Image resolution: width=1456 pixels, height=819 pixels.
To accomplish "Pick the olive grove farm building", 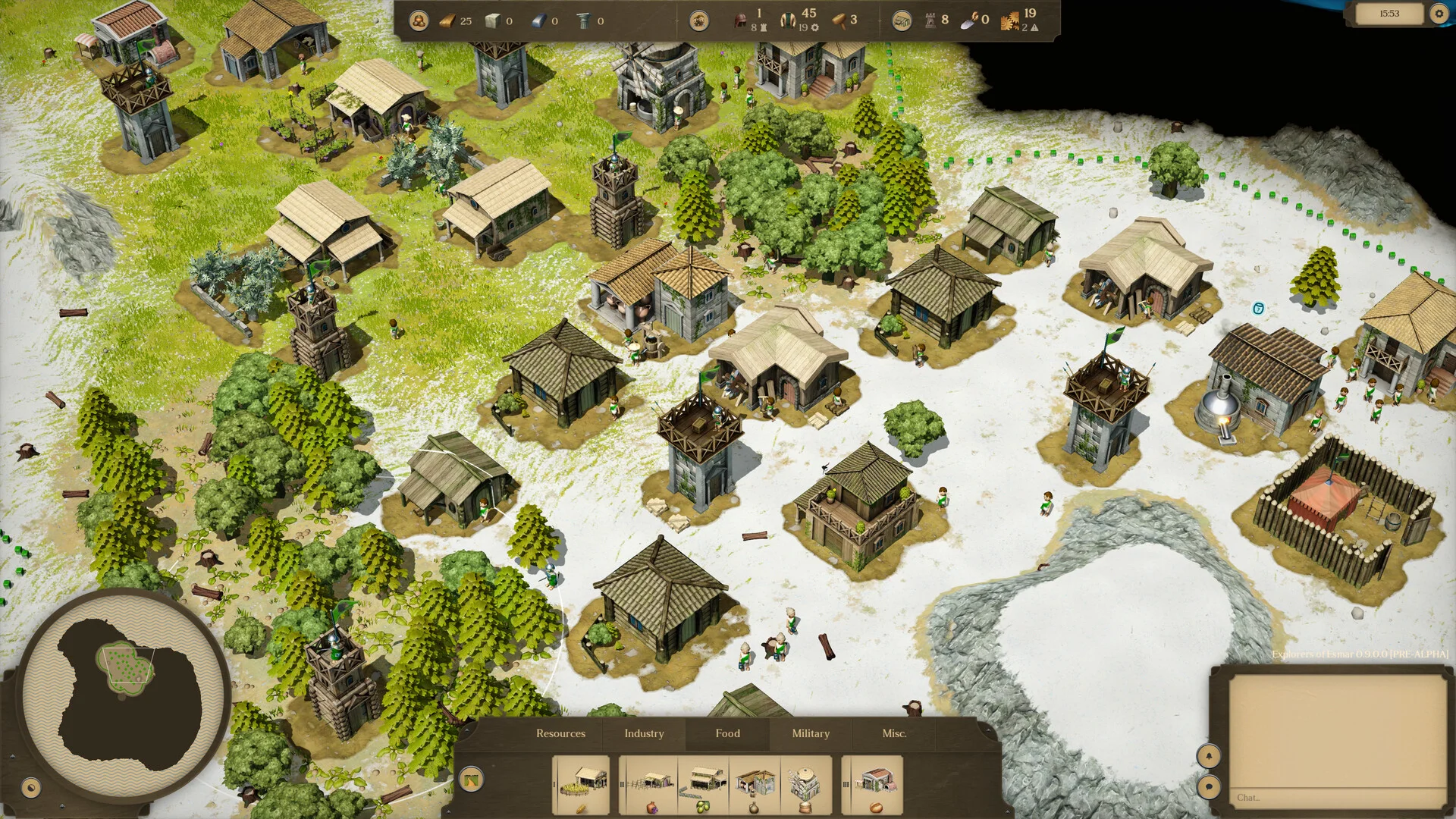I will tap(703, 785).
